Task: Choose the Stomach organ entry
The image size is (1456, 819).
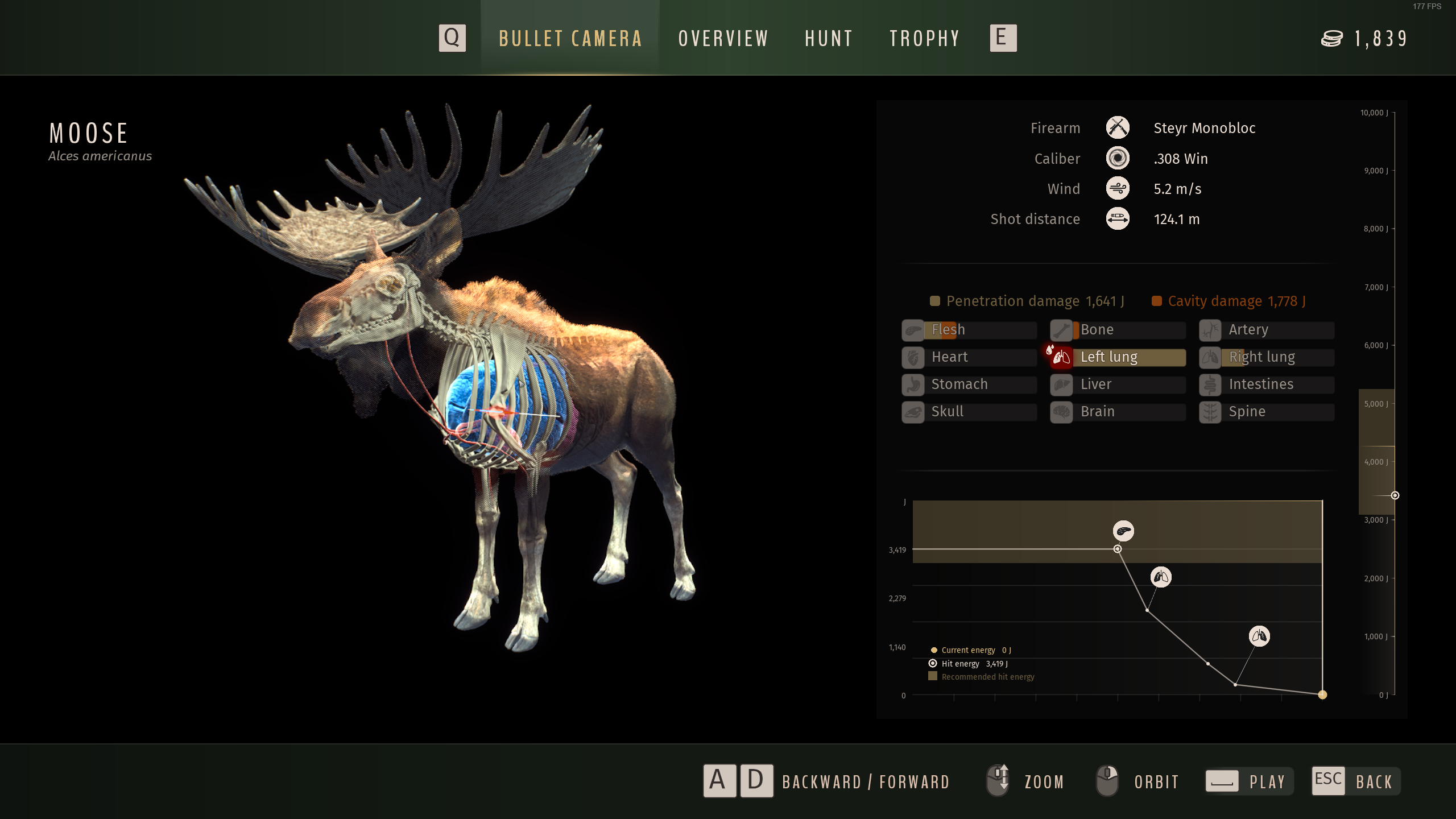Action: click(x=969, y=384)
